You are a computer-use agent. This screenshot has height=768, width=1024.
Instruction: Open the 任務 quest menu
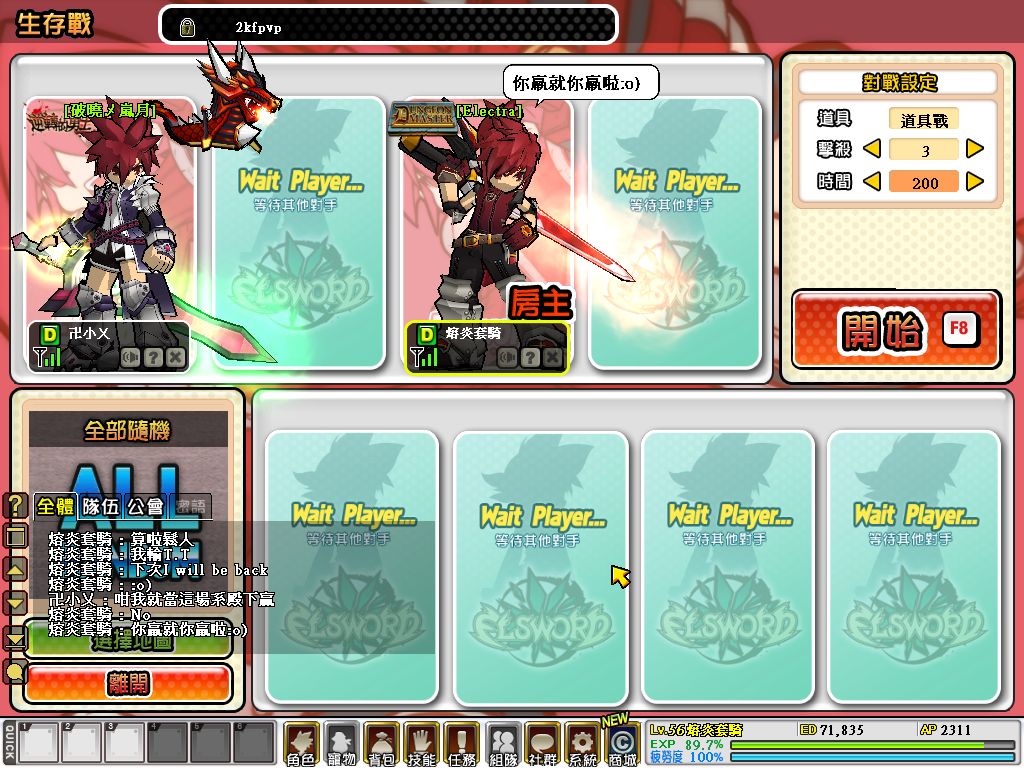(x=461, y=744)
